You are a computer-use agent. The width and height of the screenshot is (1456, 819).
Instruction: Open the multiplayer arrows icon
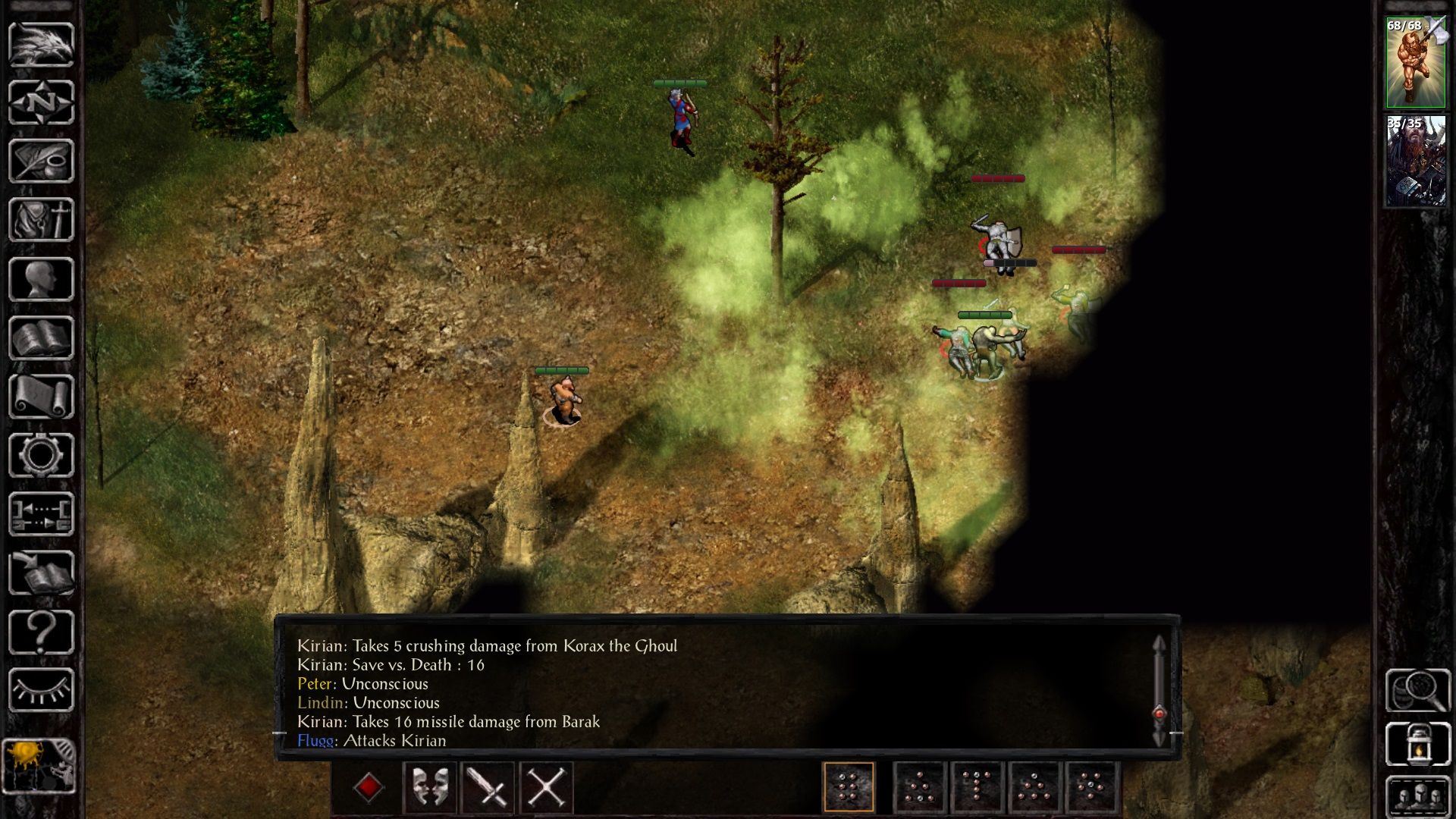point(41,513)
